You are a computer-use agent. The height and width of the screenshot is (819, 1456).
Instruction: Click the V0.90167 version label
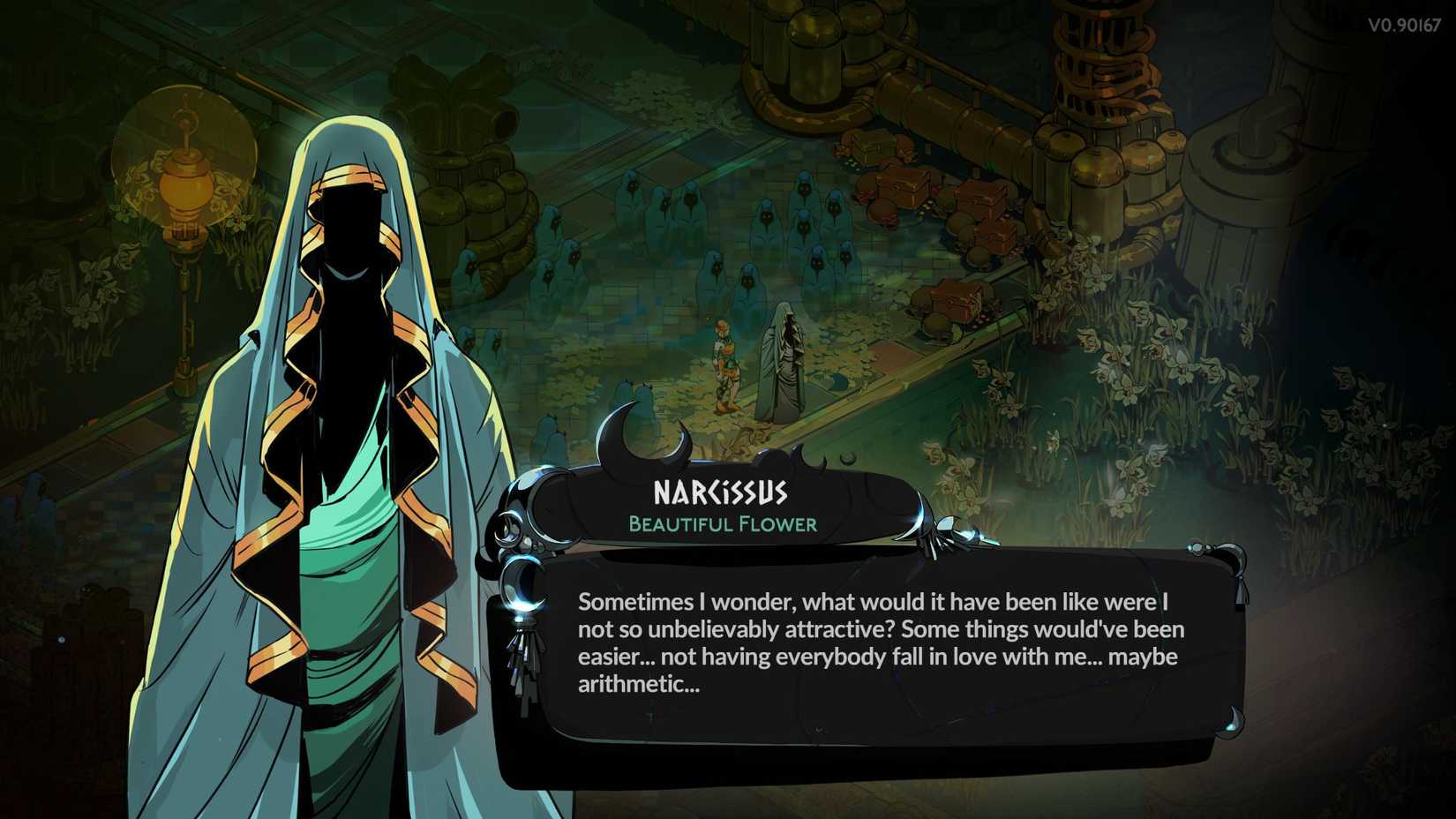1406,24
